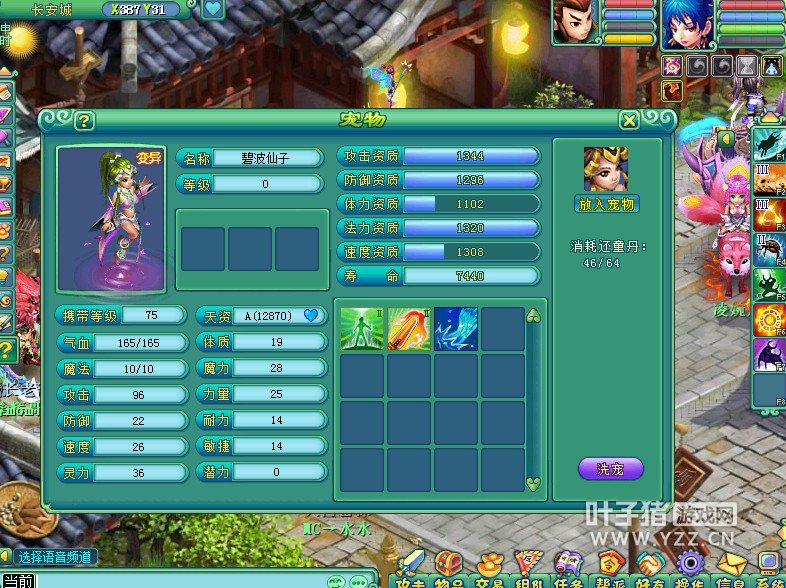
Task: Open the pet window help button
Action: click(x=85, y=121)
